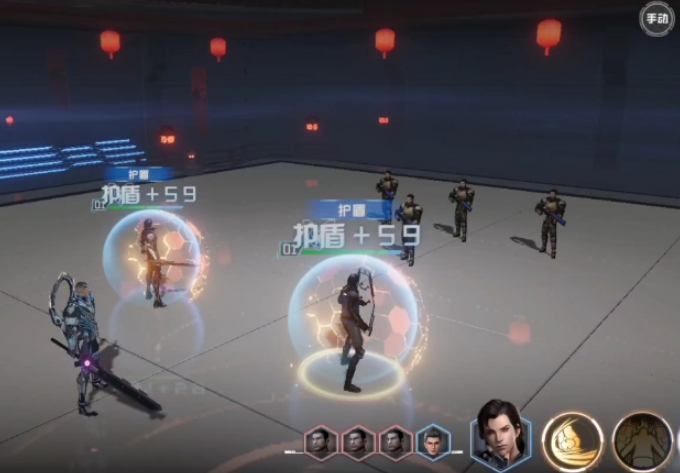Choose the small blue-framed hexagon portrait
Screen dimensions: 680x473
click(x=432, y=441)
